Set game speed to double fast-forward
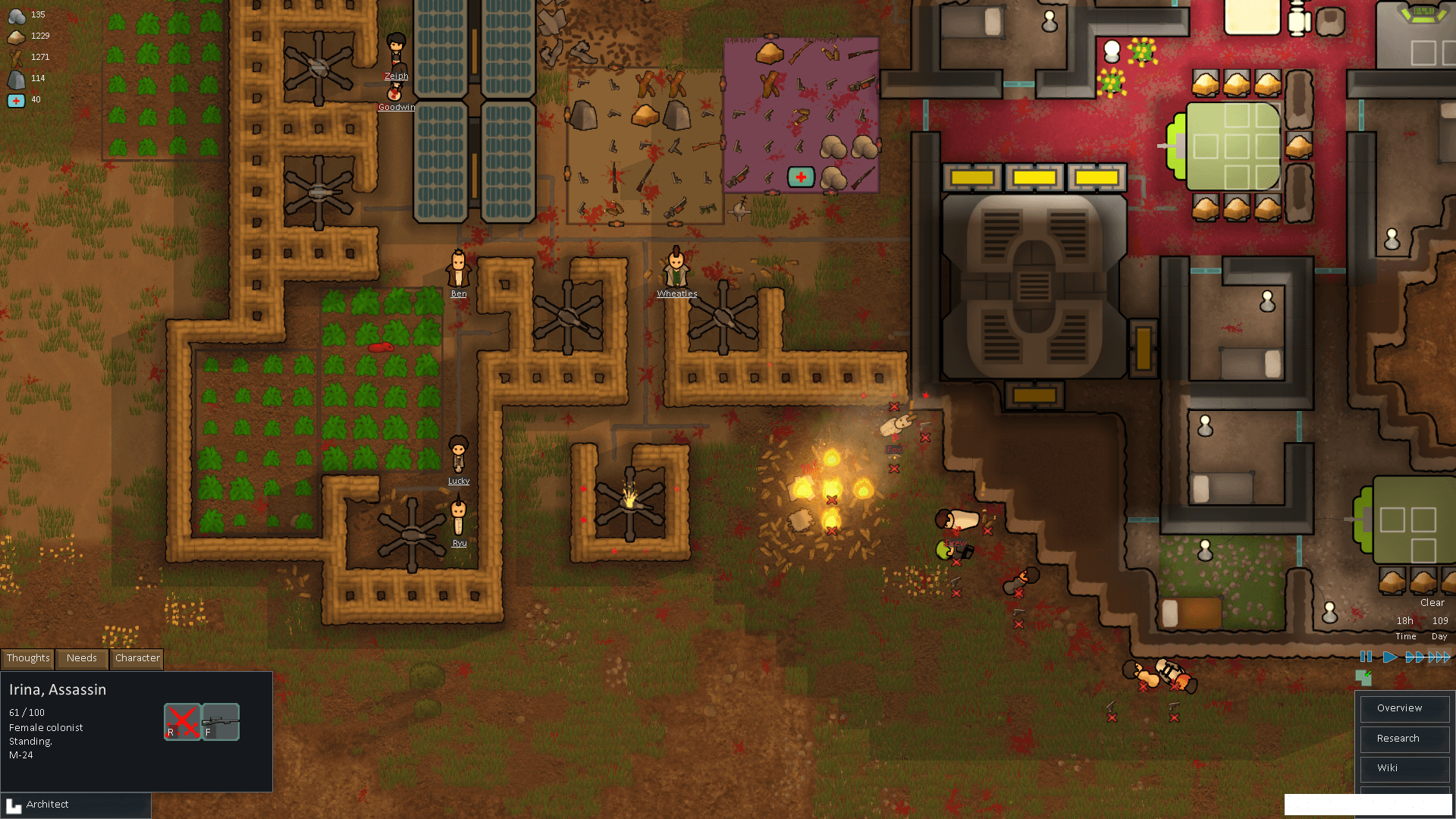 pyautogui.click(x=1414, y=657)
